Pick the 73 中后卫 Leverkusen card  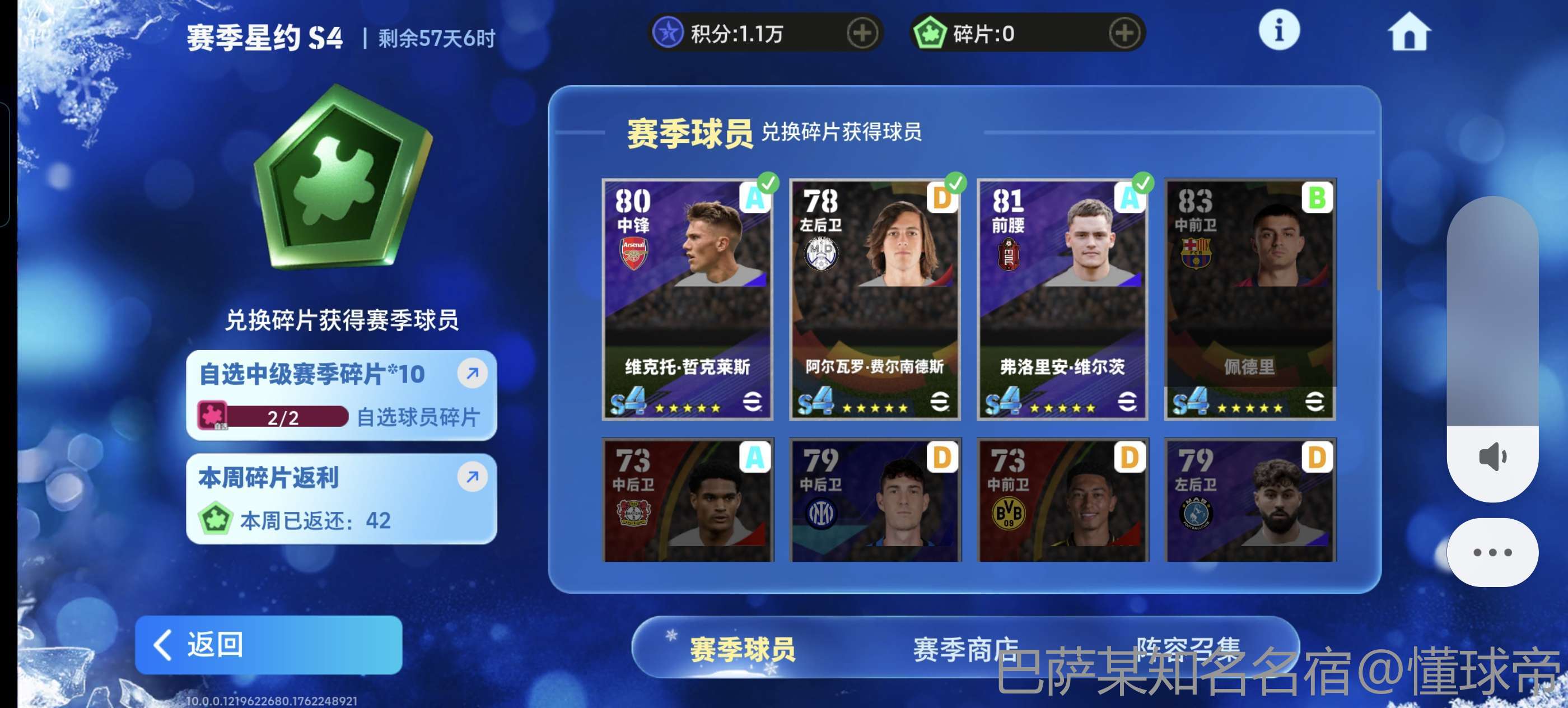pos(687,499)
